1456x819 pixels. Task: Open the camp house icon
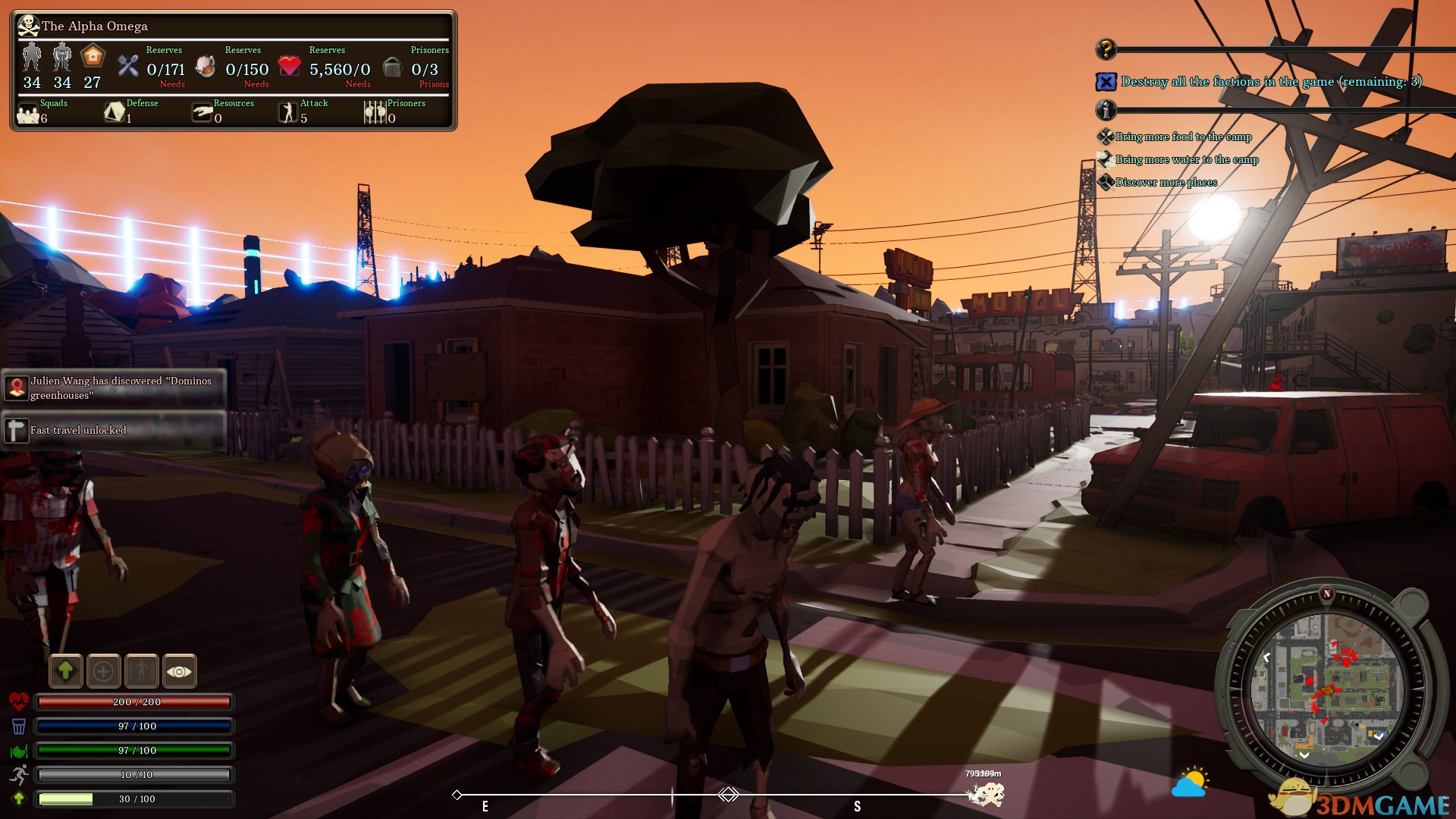coord(93,57)
